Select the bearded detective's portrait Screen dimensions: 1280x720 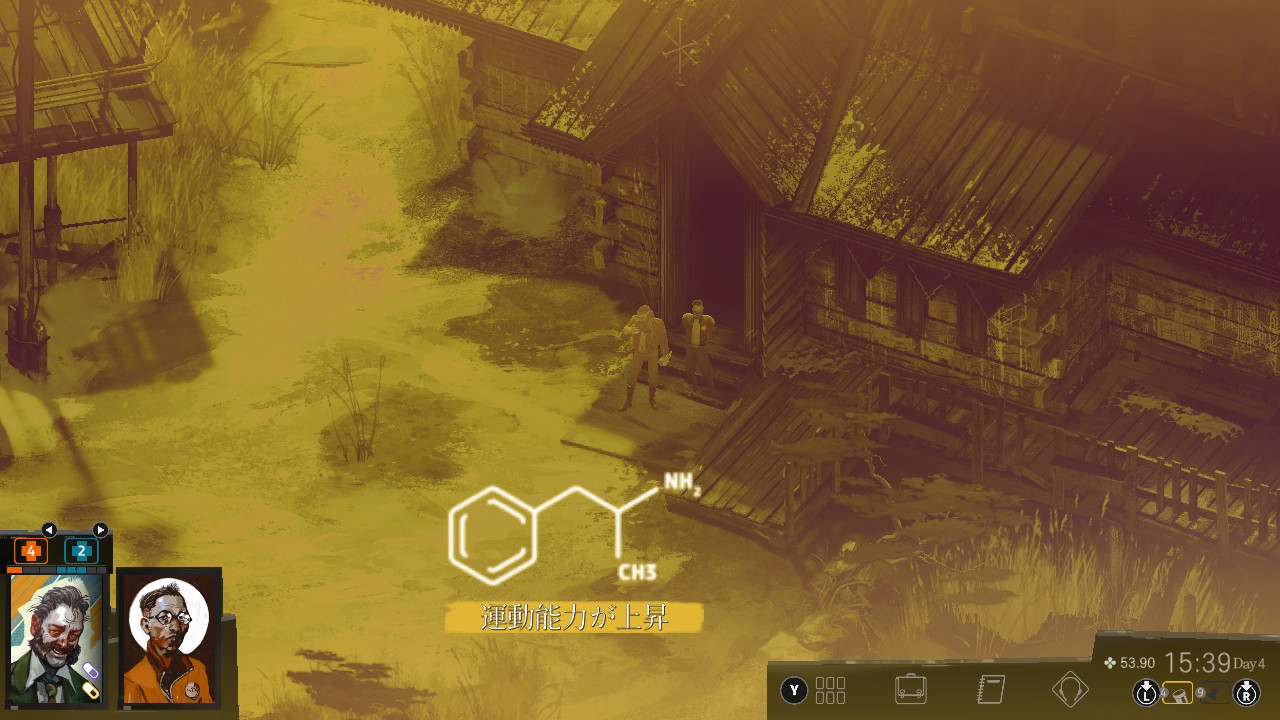[x=56, y=638]
